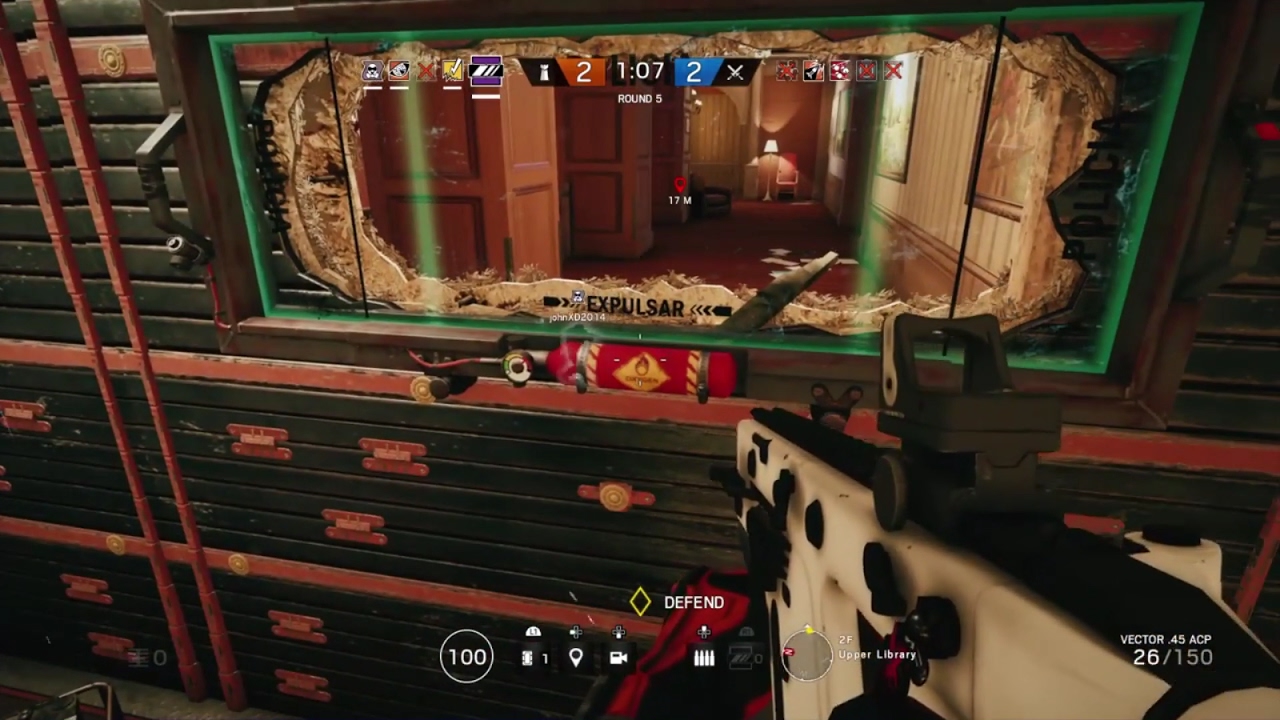Open the camera view icon
Viewport: 1280px width, 720px height.
pos(619,657)
